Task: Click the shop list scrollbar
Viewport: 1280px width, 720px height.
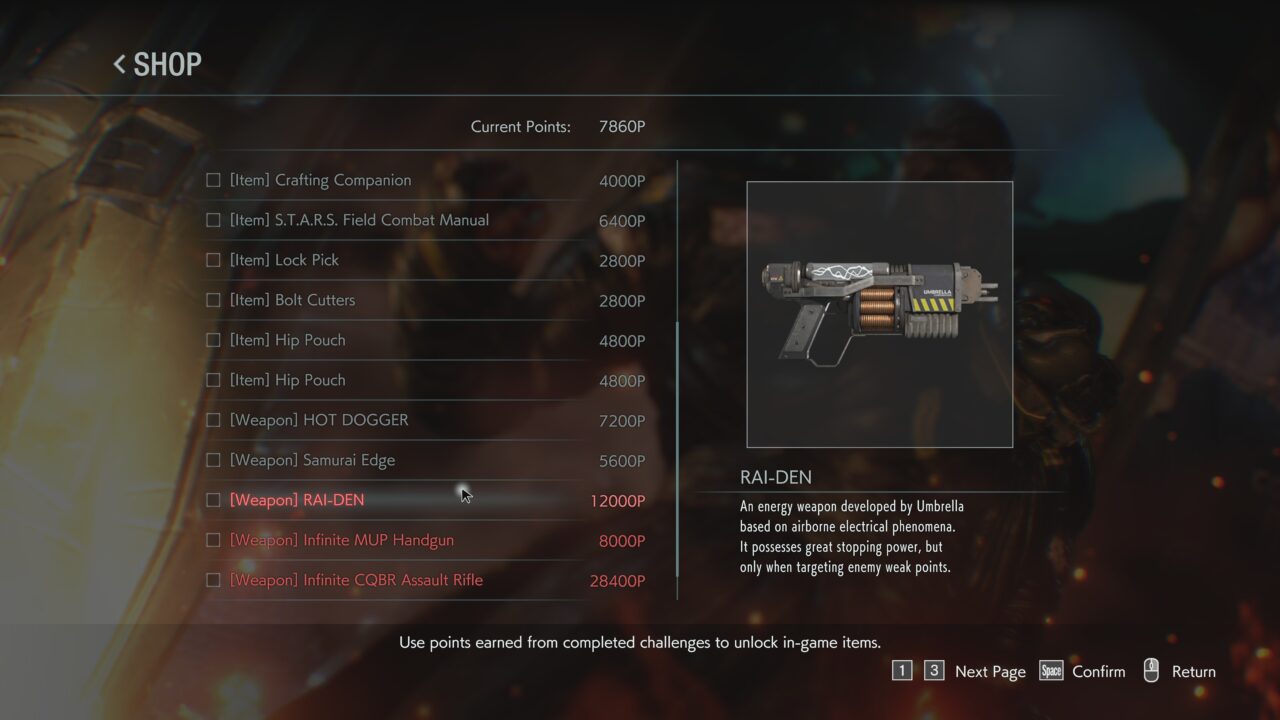Action: pyautogui.click(x=678, y=450)
